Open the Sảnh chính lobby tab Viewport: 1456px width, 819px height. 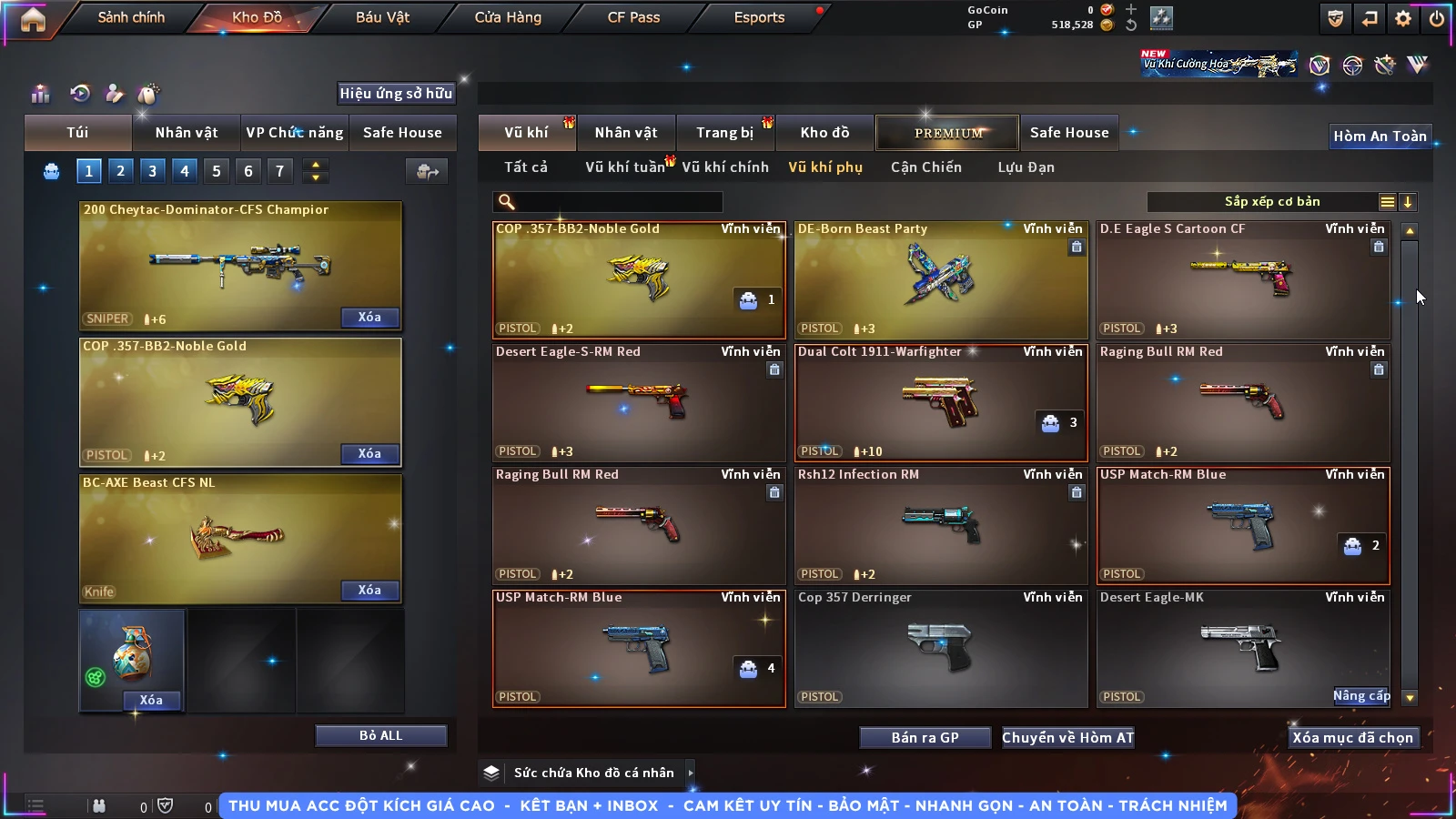pos(131,17)
